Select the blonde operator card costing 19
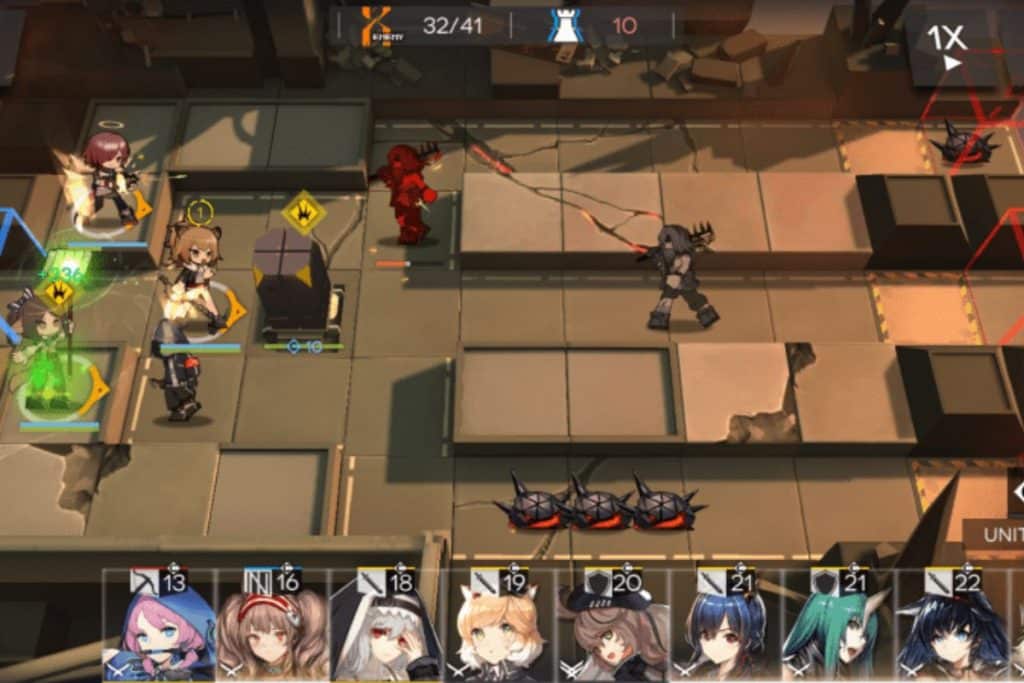 pos(499,627)
